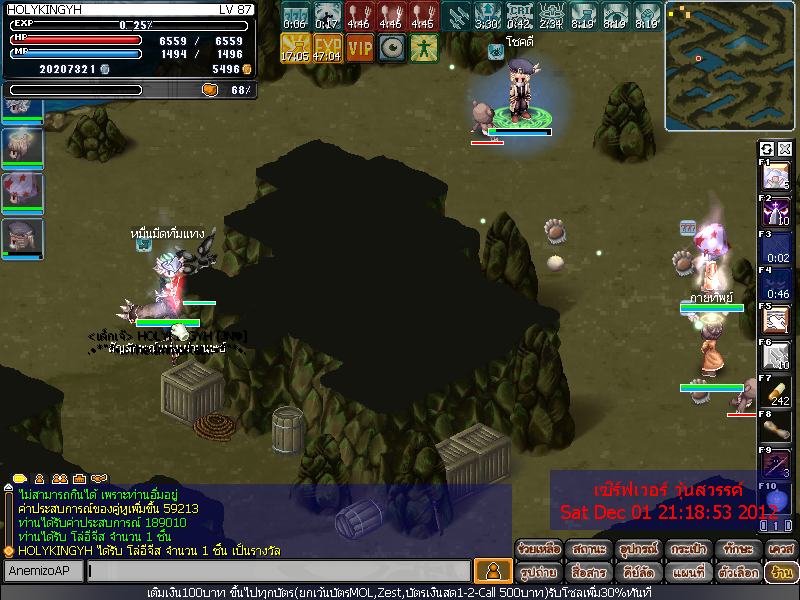Click the orange character button beside chat
Screen dimensions: 800x600
point(493,571)
